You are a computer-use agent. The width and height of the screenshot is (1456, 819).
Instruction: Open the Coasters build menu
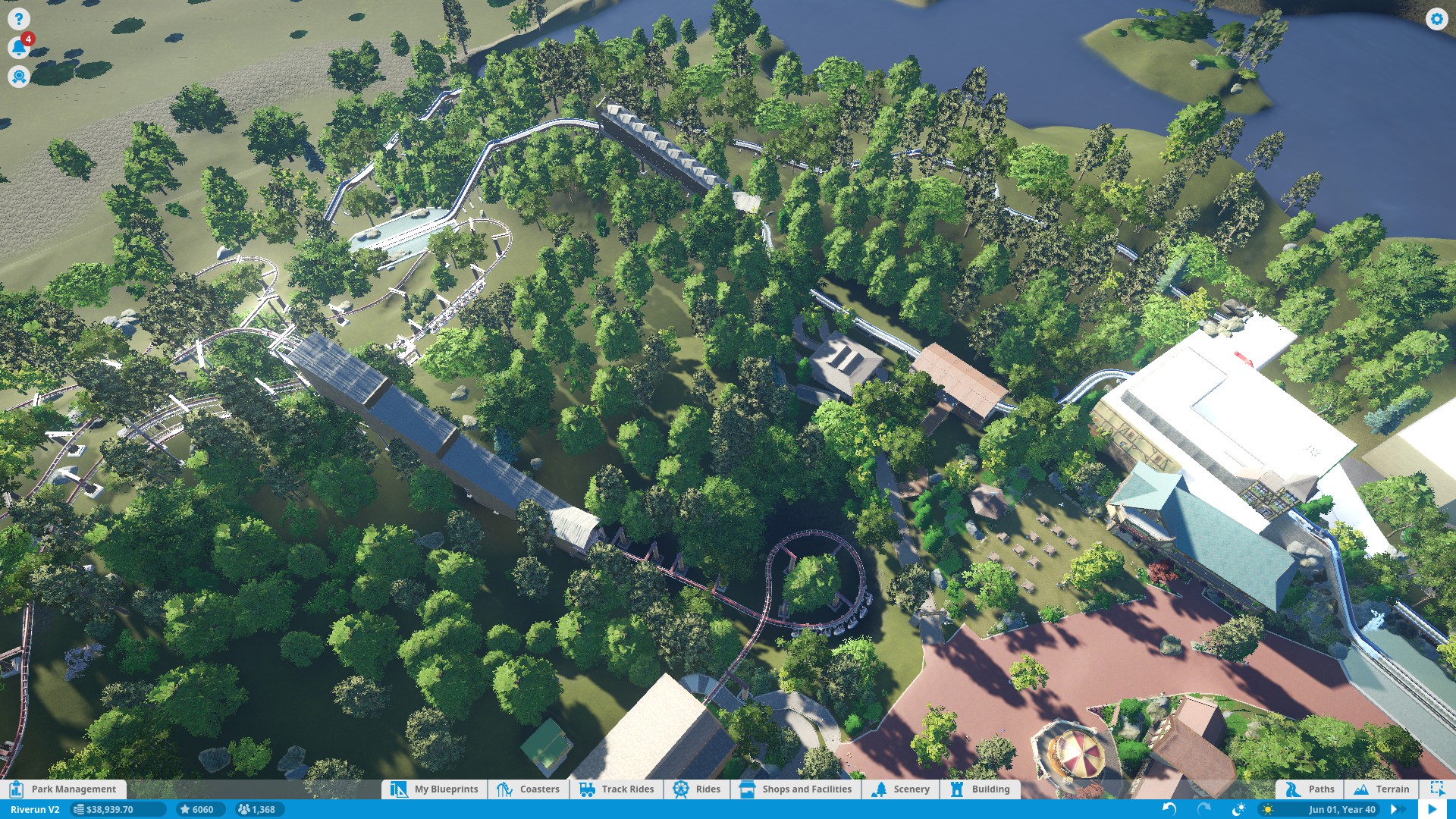(x=529, y=789)
